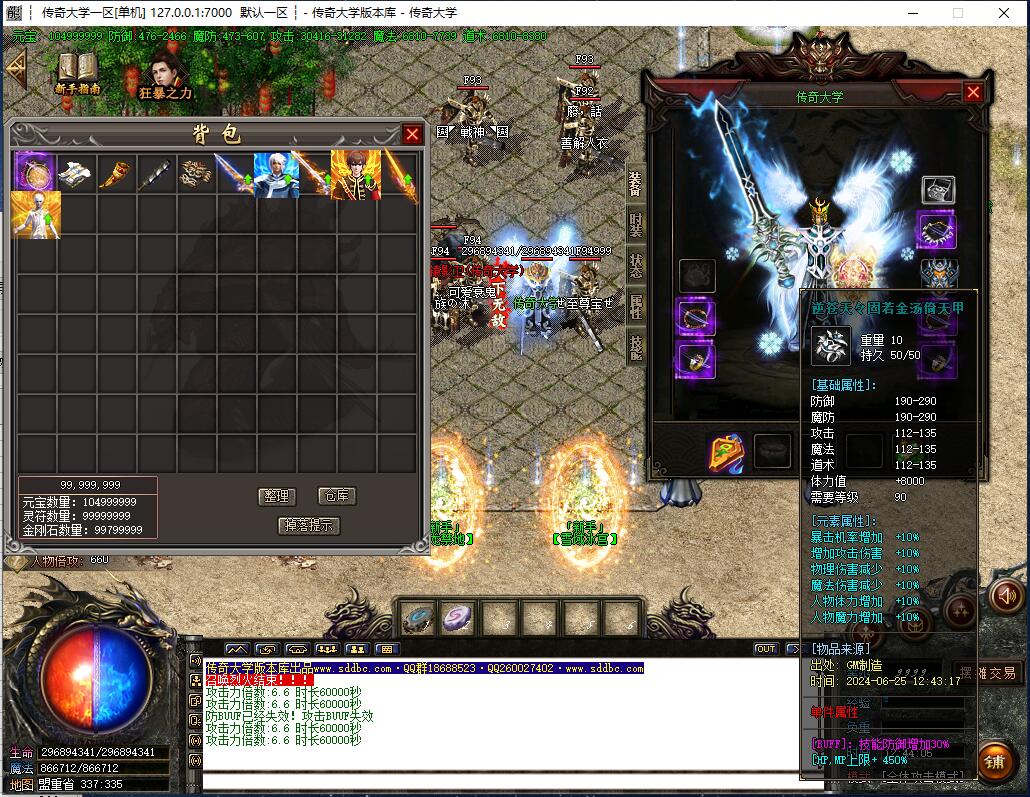Select the purple-glowing round shield item in the bag

tap(35, 172)
